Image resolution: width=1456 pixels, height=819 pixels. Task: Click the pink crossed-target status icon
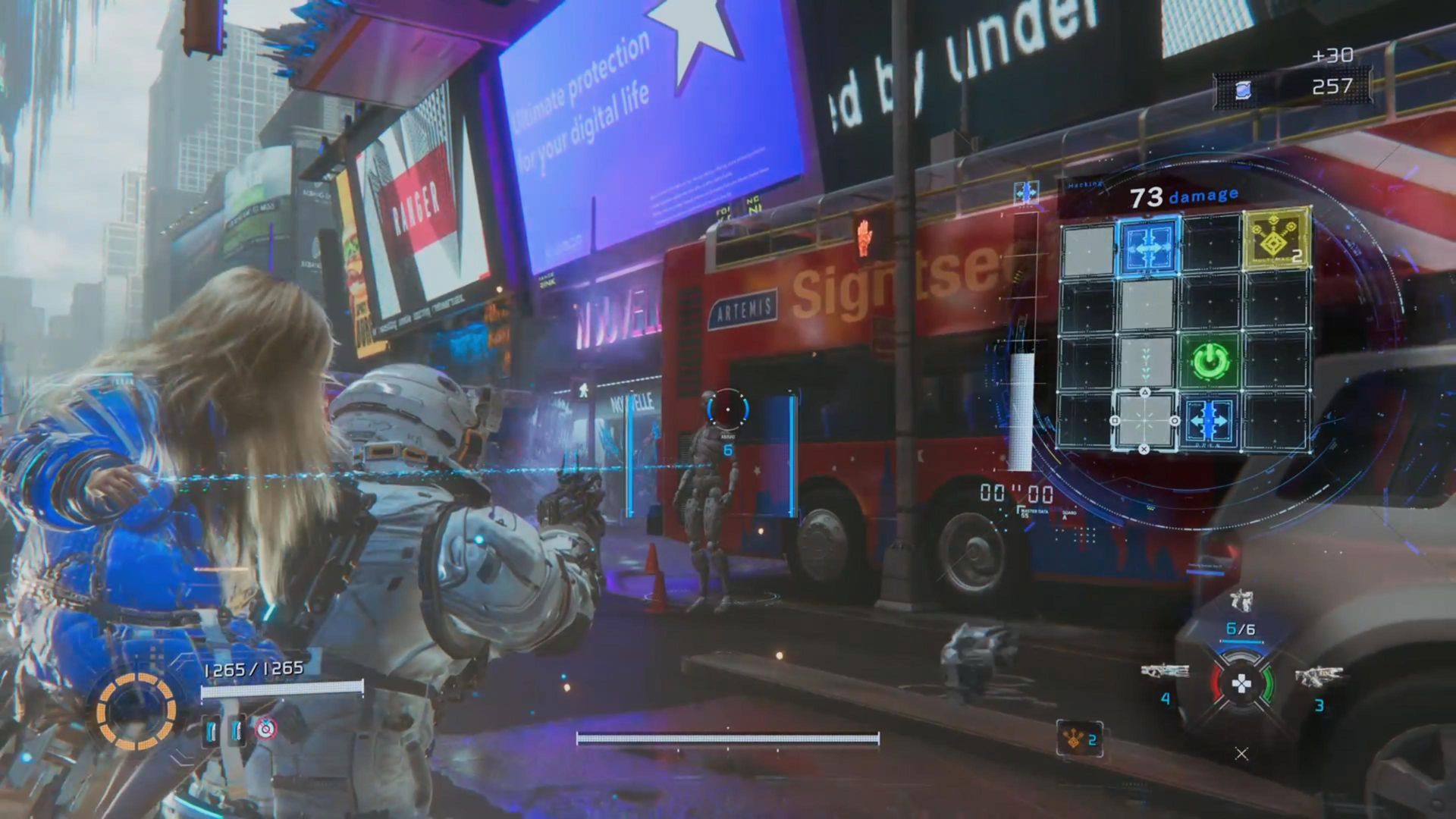tap(265, 729)
